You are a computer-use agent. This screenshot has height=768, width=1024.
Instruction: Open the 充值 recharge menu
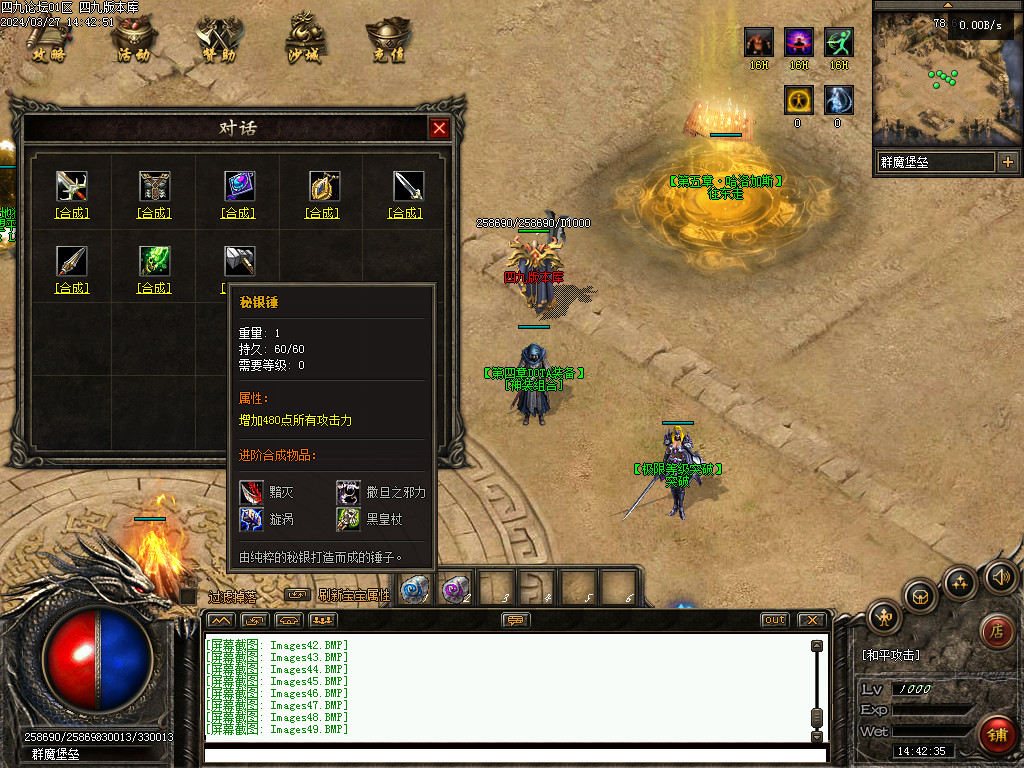[x=389, y=40]
